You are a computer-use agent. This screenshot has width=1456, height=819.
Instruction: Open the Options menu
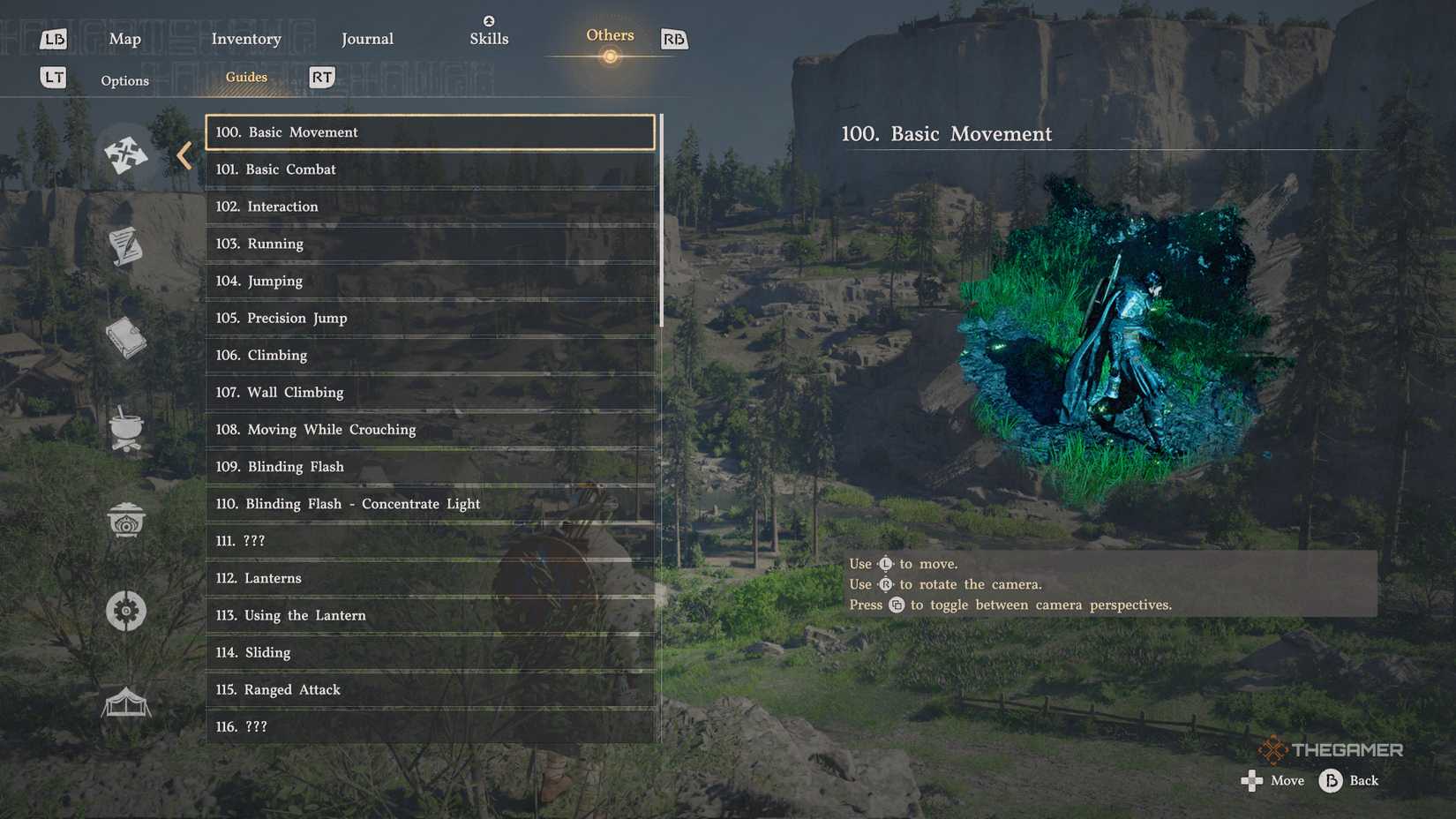click(x=124, y=80)
